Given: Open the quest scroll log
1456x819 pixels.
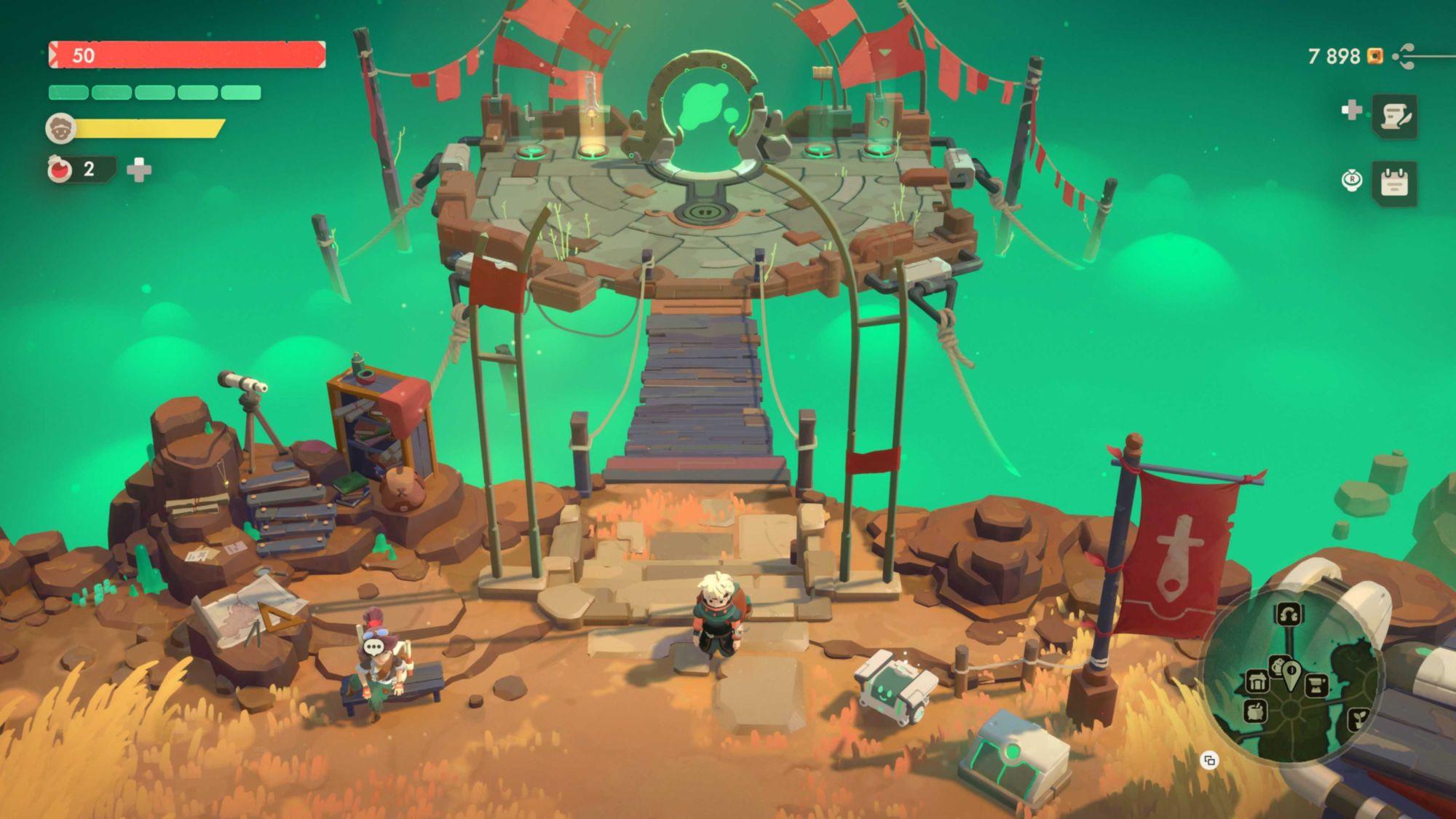Looking at the screenshot, I should click(1394, 116).
